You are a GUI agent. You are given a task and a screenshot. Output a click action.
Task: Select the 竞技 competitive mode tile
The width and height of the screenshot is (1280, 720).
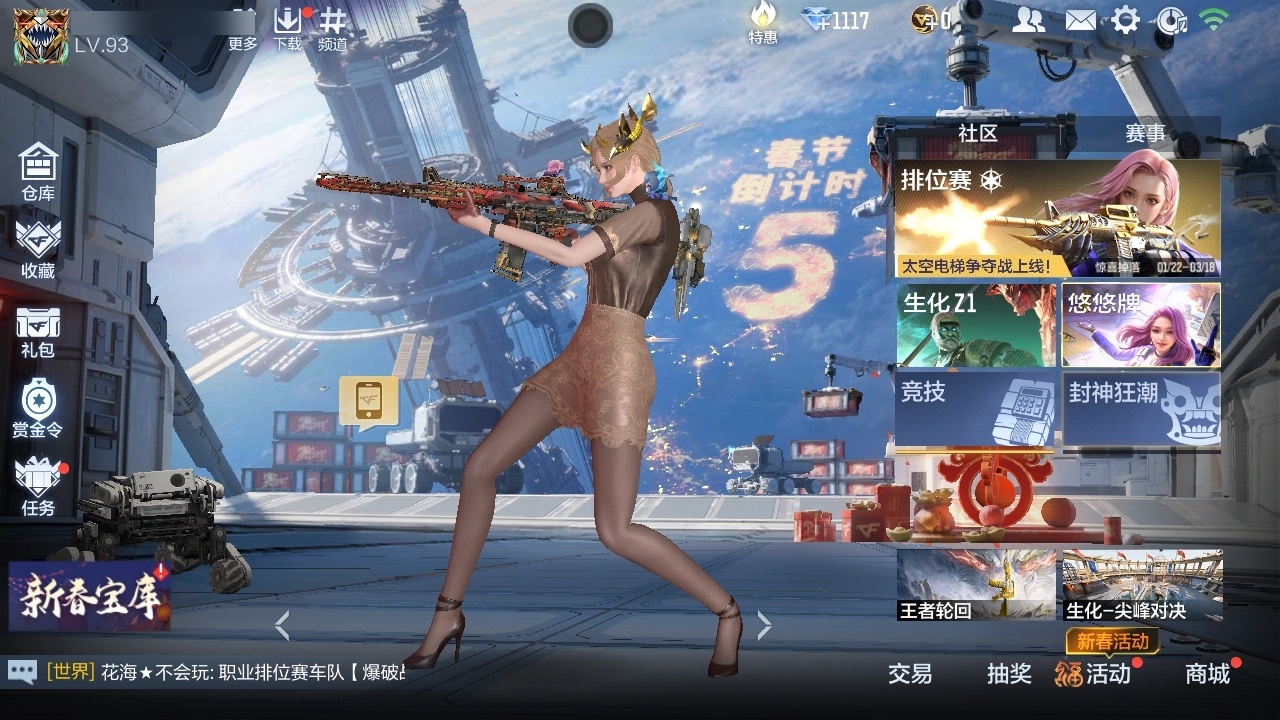tap(976, 408)
